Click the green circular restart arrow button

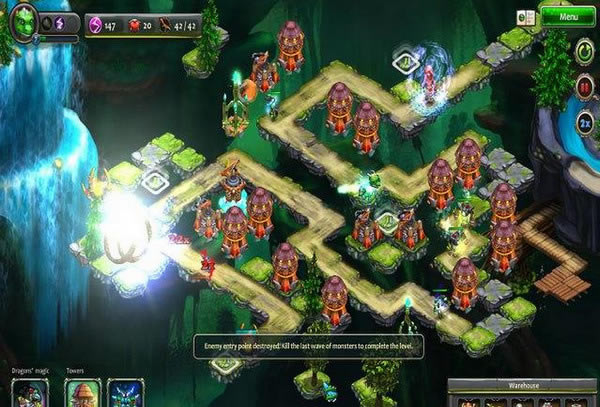[x=584, y=51]
